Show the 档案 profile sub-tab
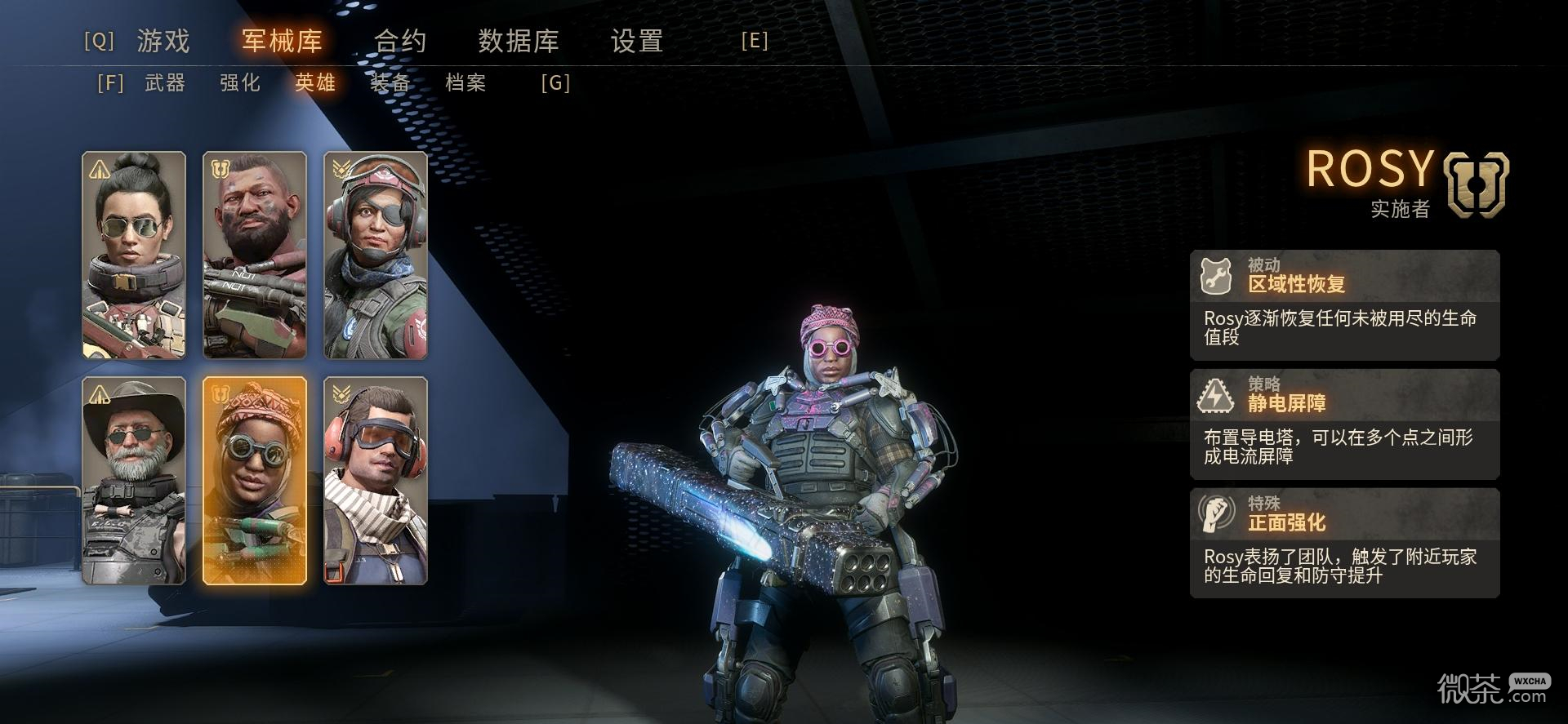1568x724 pixels. click(465, 82)
